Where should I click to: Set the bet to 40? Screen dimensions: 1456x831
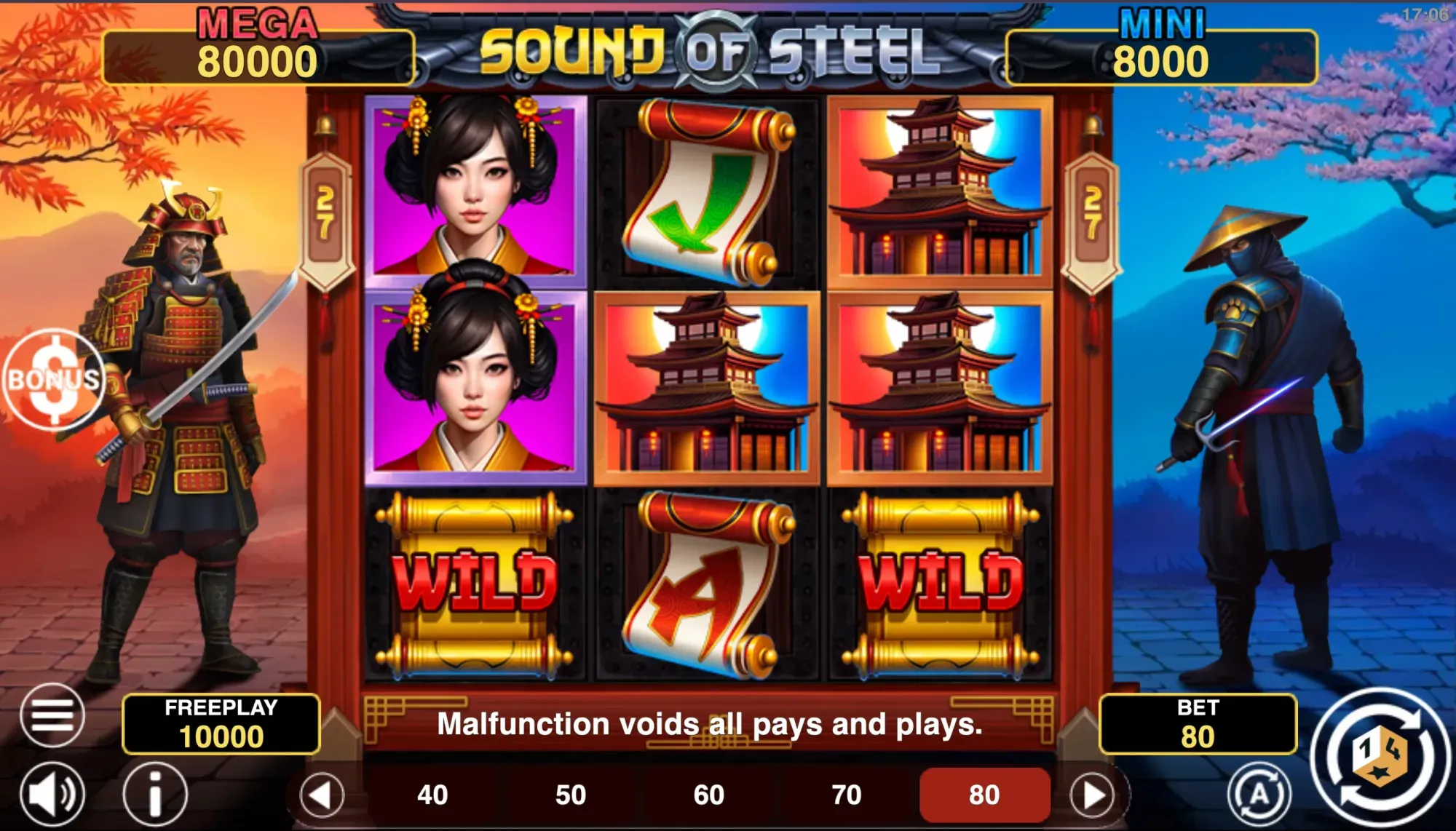coord(431,795)
